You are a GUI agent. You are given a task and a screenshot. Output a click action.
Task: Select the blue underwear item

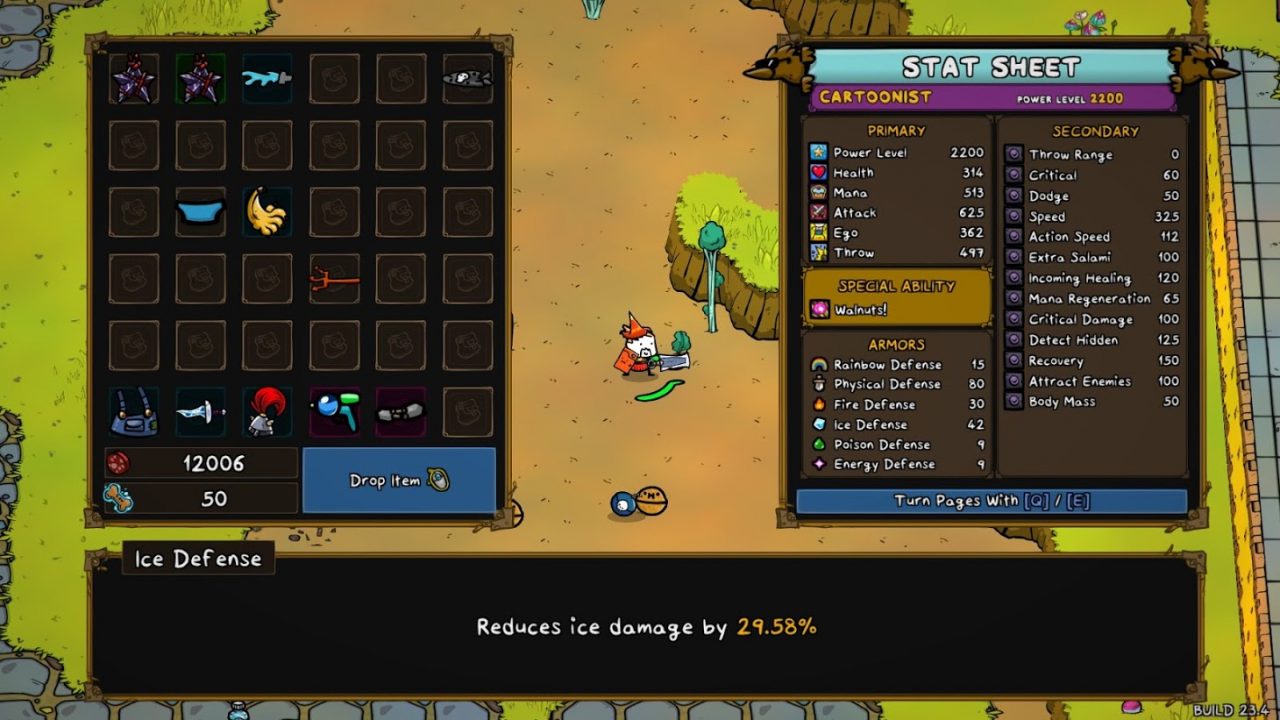point(200,213)
